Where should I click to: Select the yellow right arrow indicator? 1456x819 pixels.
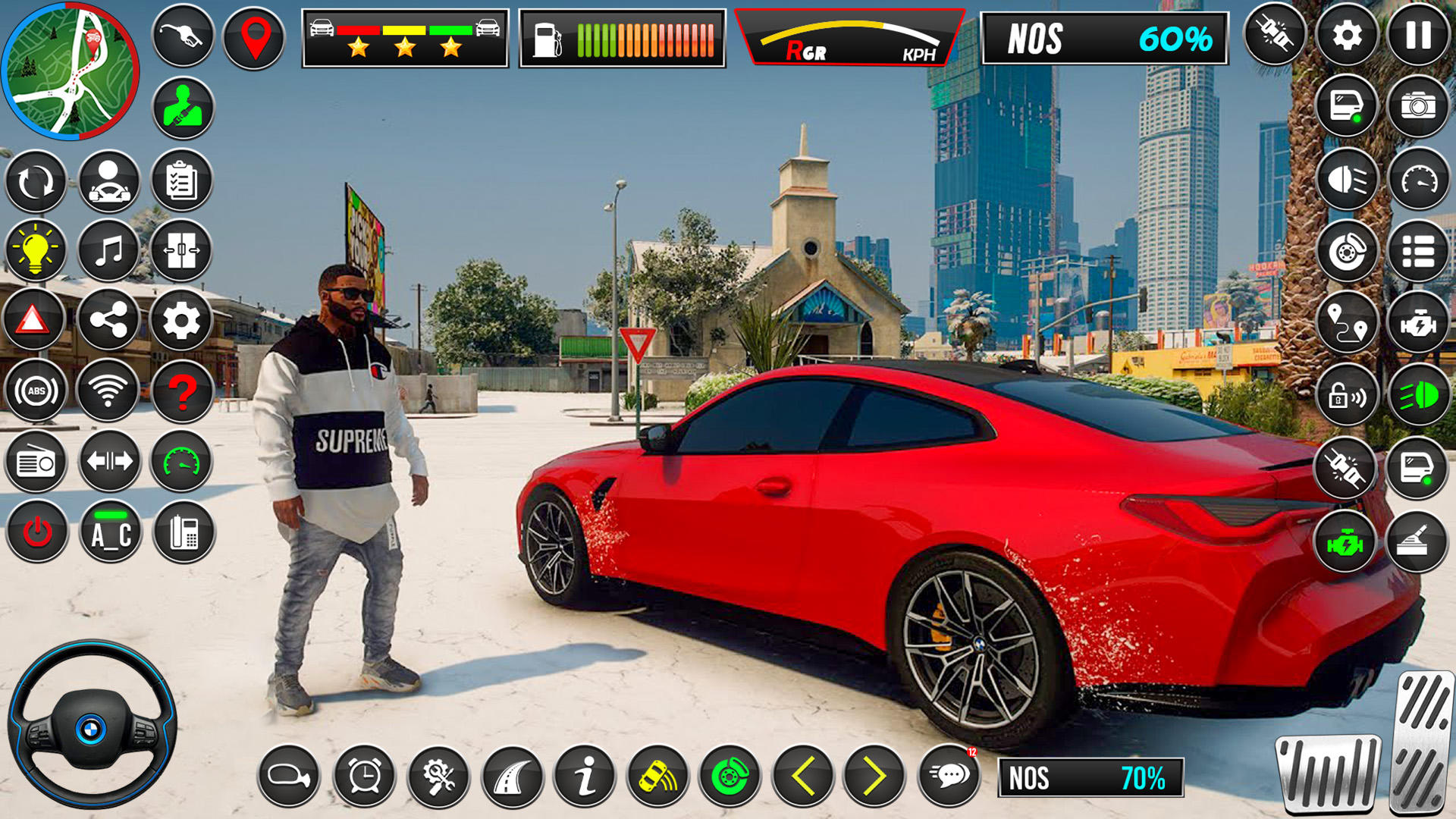coord(875,776)
